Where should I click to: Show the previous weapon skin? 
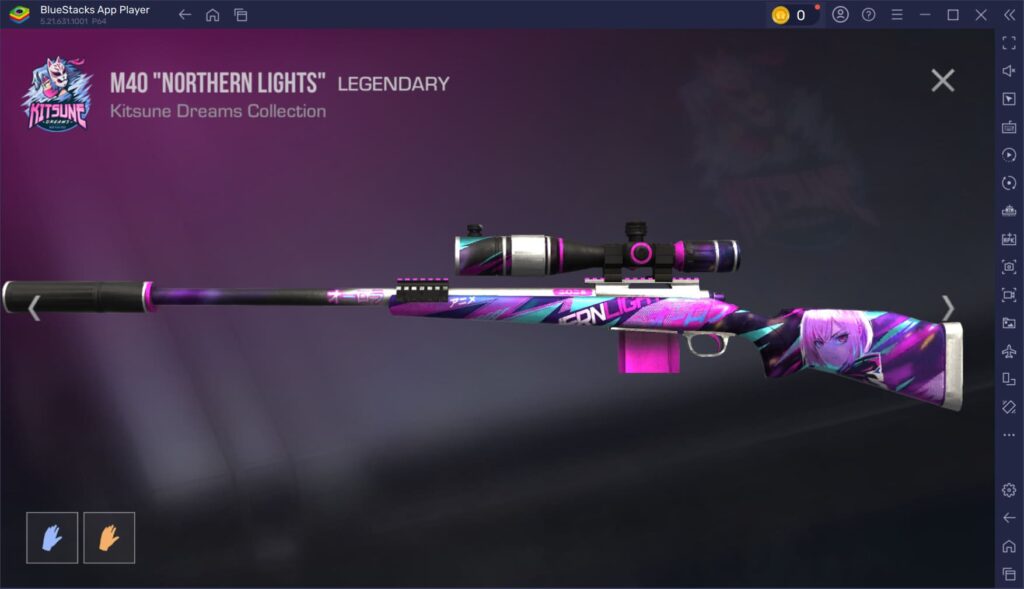tap(34, 308)
